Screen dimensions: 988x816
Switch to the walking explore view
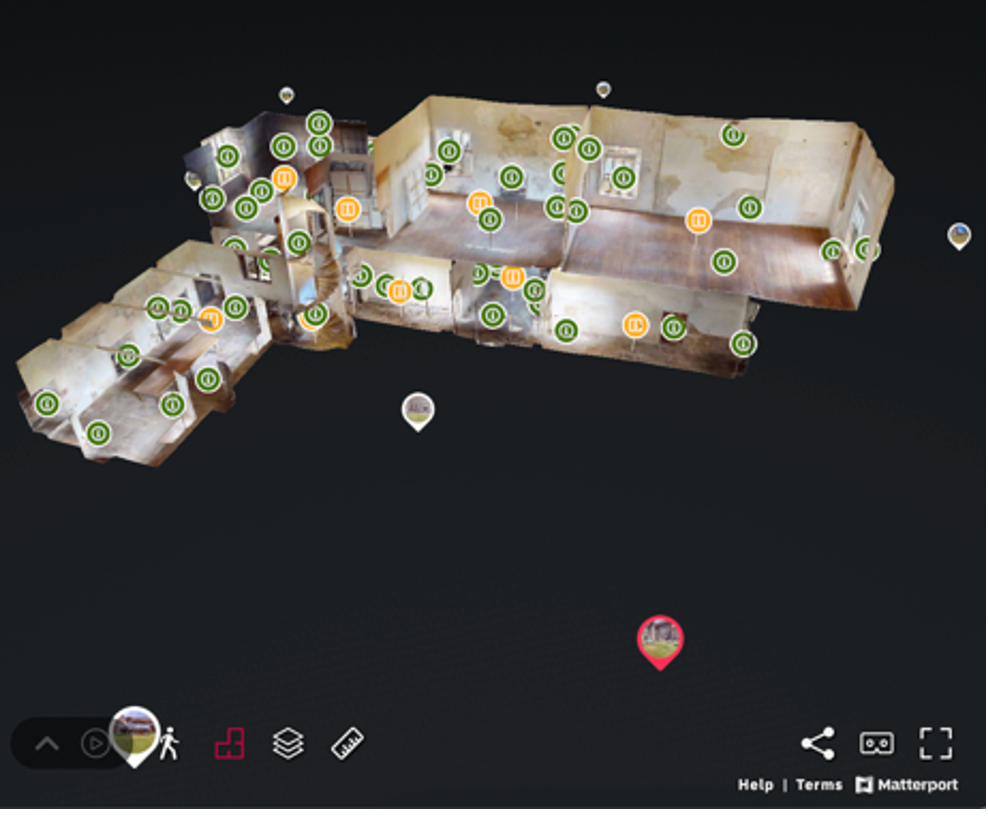click(x=169, y=744)
